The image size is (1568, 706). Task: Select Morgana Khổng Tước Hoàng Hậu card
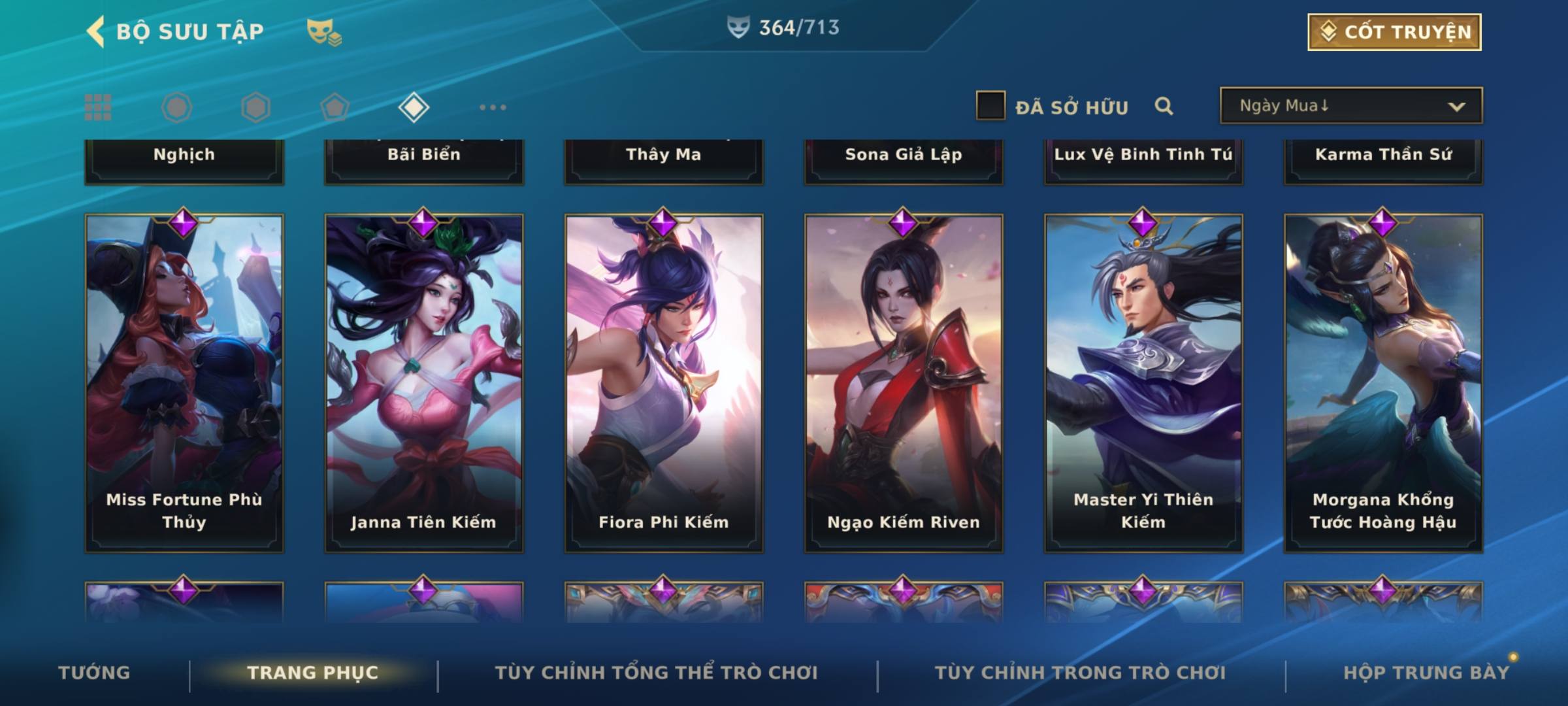[1383, 383]
